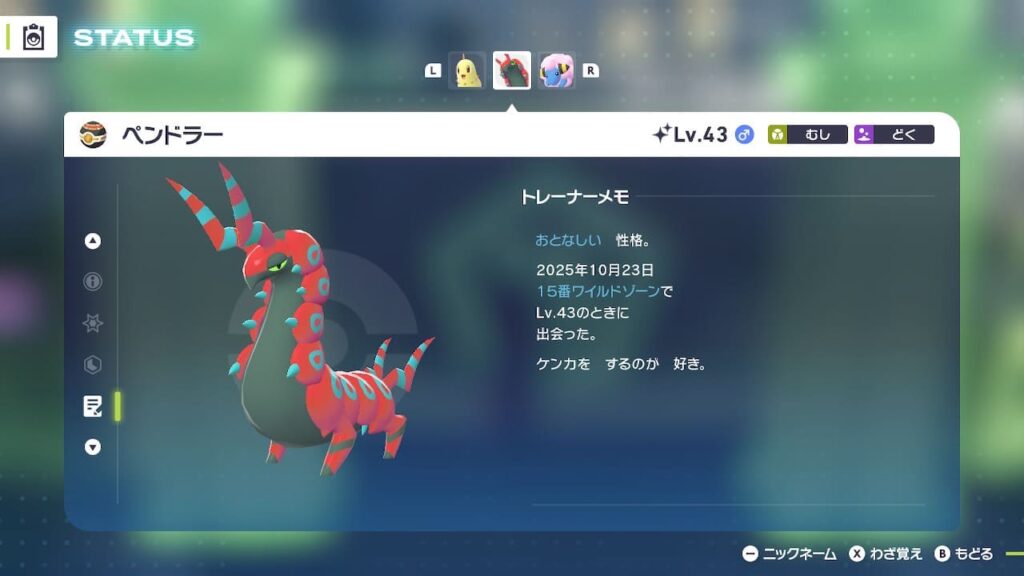
Task: Open the hexagon clock icon page
Action: tap(93, 365)
